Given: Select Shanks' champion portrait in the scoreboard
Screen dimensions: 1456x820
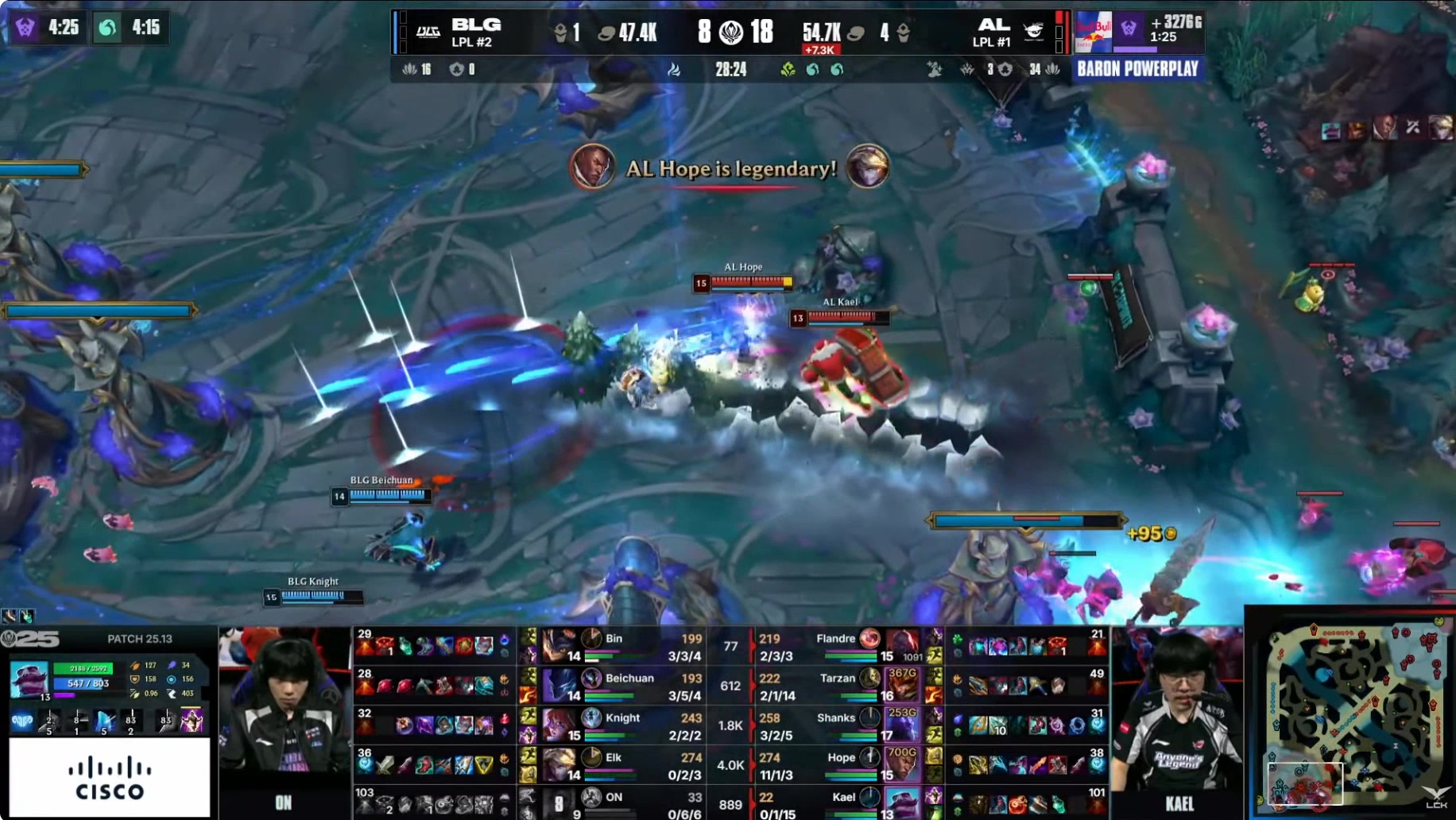Looking at the screenshot, I should coord(903,725).
